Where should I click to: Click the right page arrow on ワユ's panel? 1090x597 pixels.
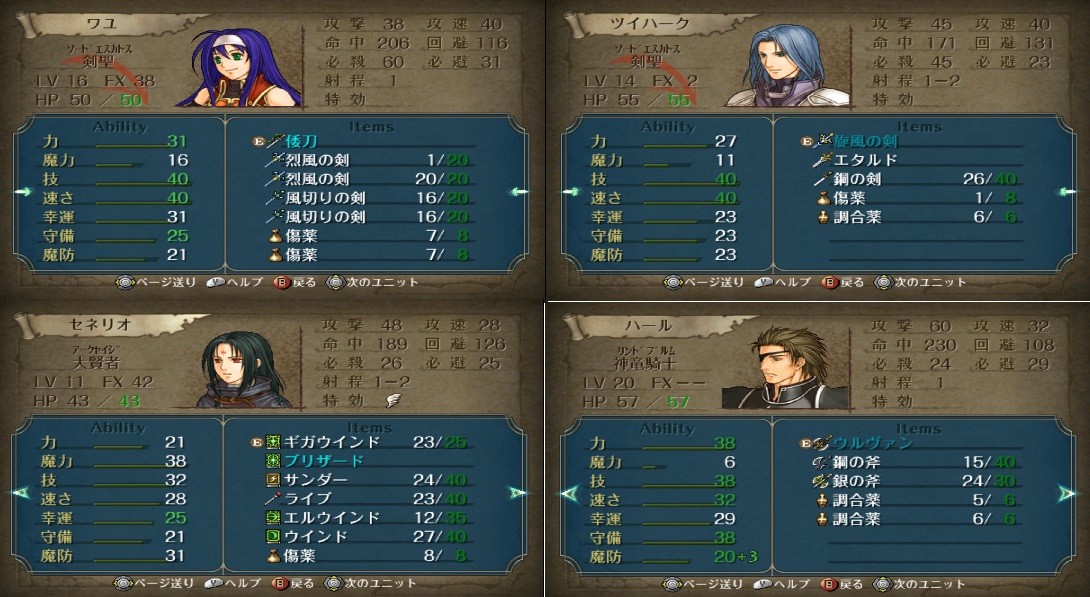click(518, 192)
